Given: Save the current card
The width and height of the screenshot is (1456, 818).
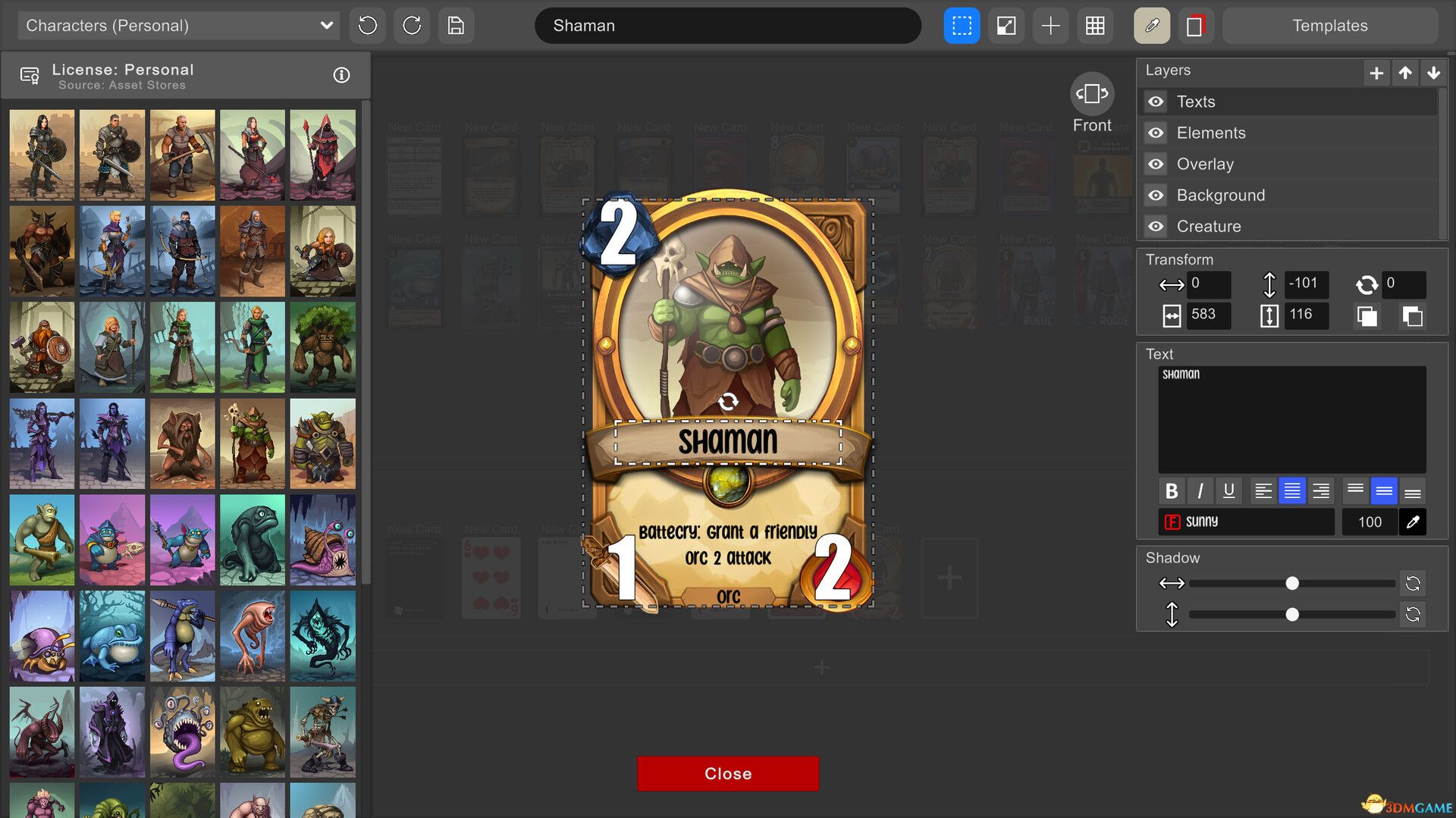Looking at the screenshot, I should point(456,25).
